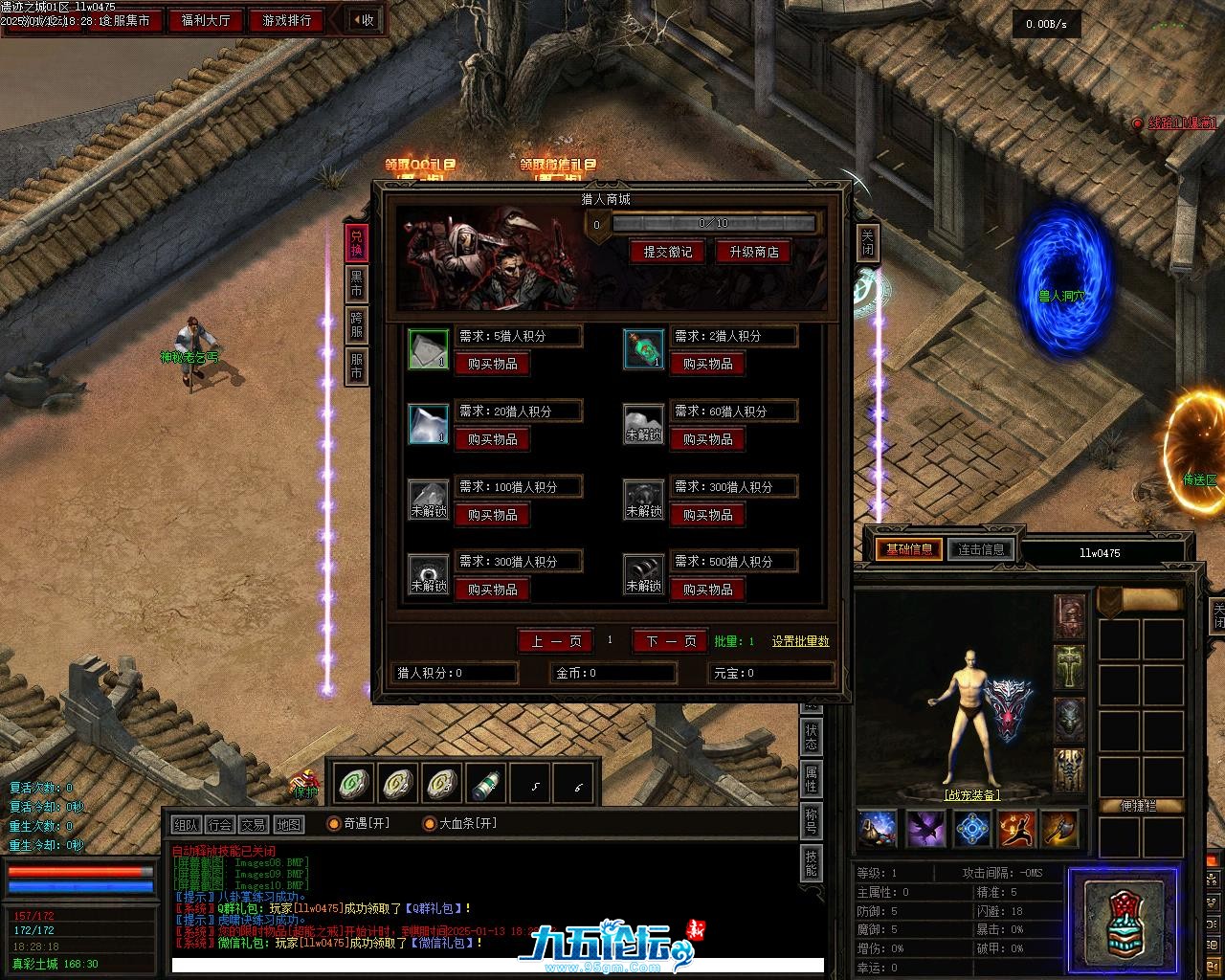Show the 游戏排行 rankings
This screenshot has height=980, width=1225.
point(287,20)
